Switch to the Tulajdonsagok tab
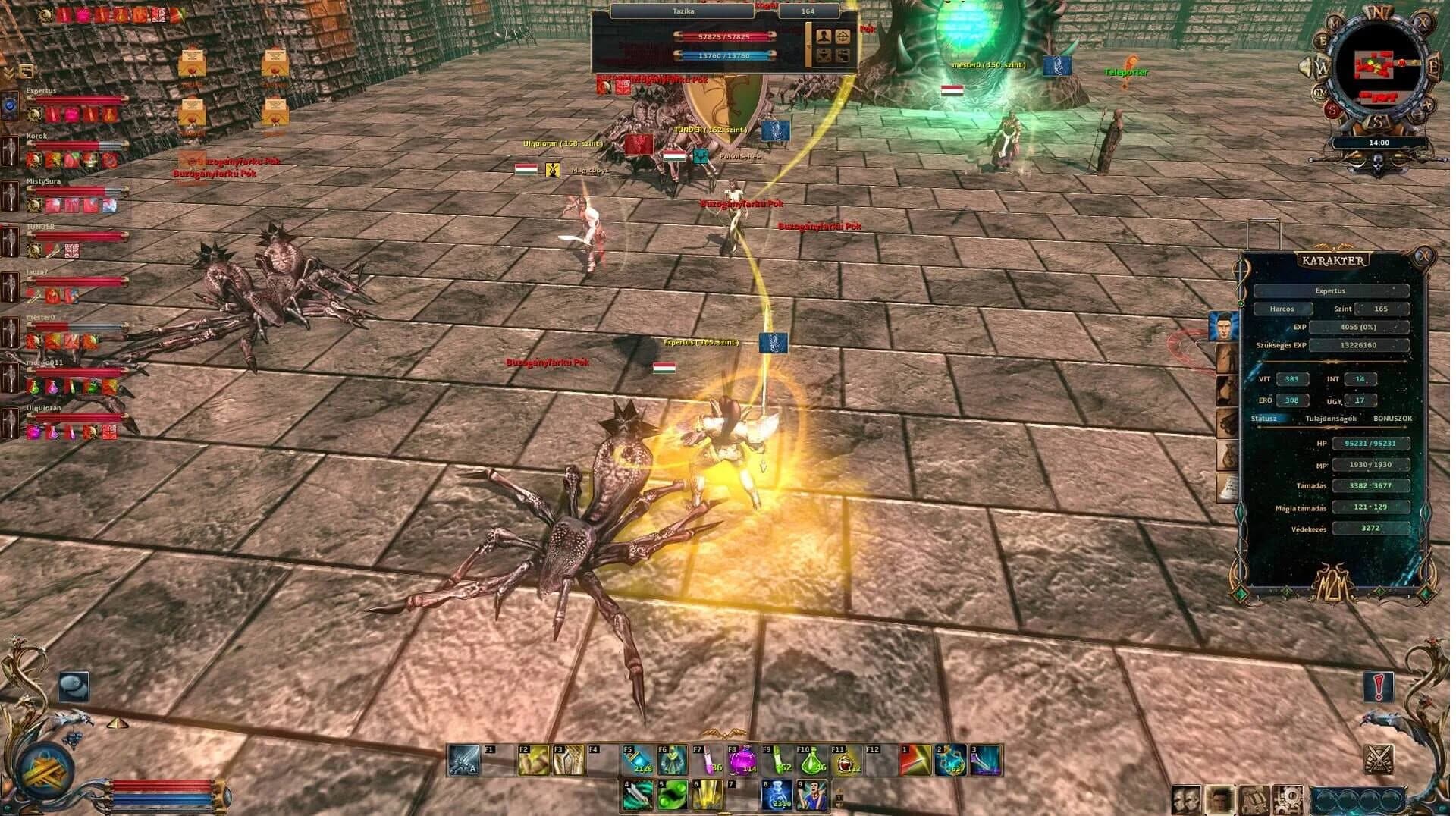The height and width of the screenshot is (816, 1456). pos(1331,419)
